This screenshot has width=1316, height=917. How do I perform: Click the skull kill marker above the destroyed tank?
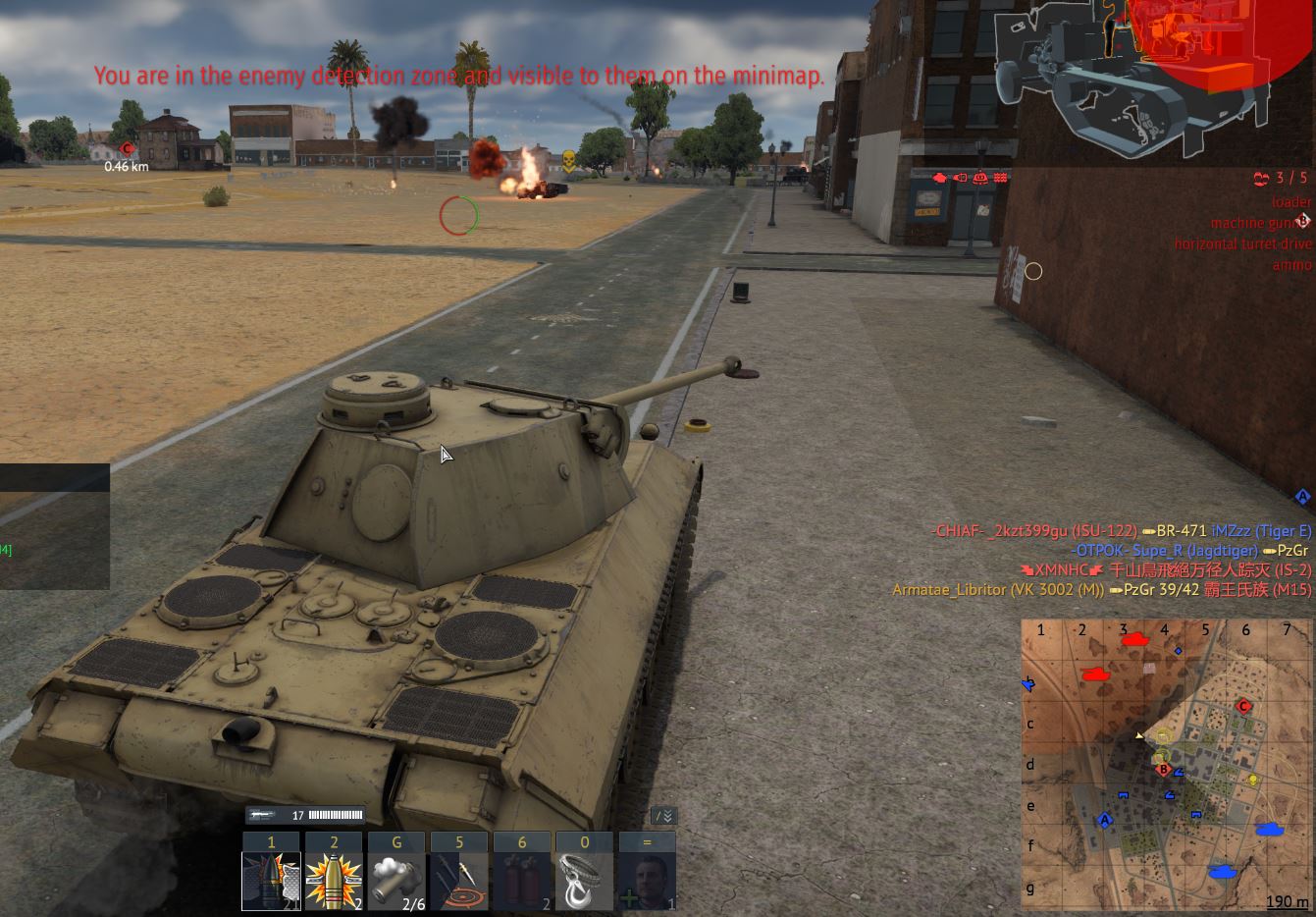[x=569, y=162]
